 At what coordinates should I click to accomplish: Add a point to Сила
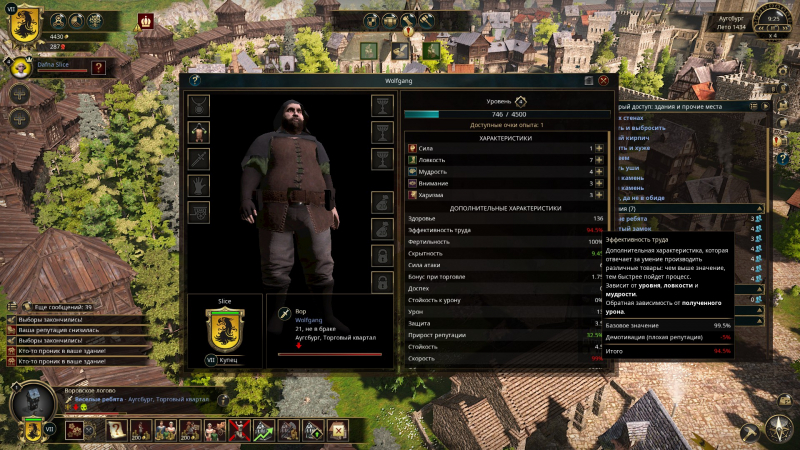[x=601, y=148]
